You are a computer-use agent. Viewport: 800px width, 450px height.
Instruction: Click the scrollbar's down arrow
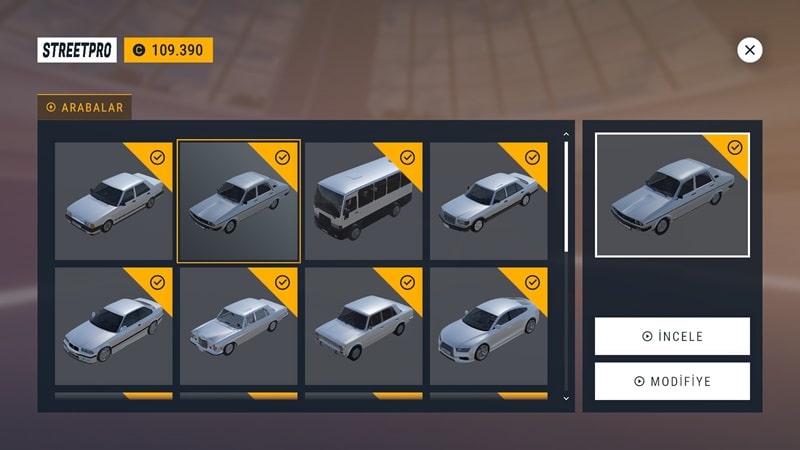(567, 398)
